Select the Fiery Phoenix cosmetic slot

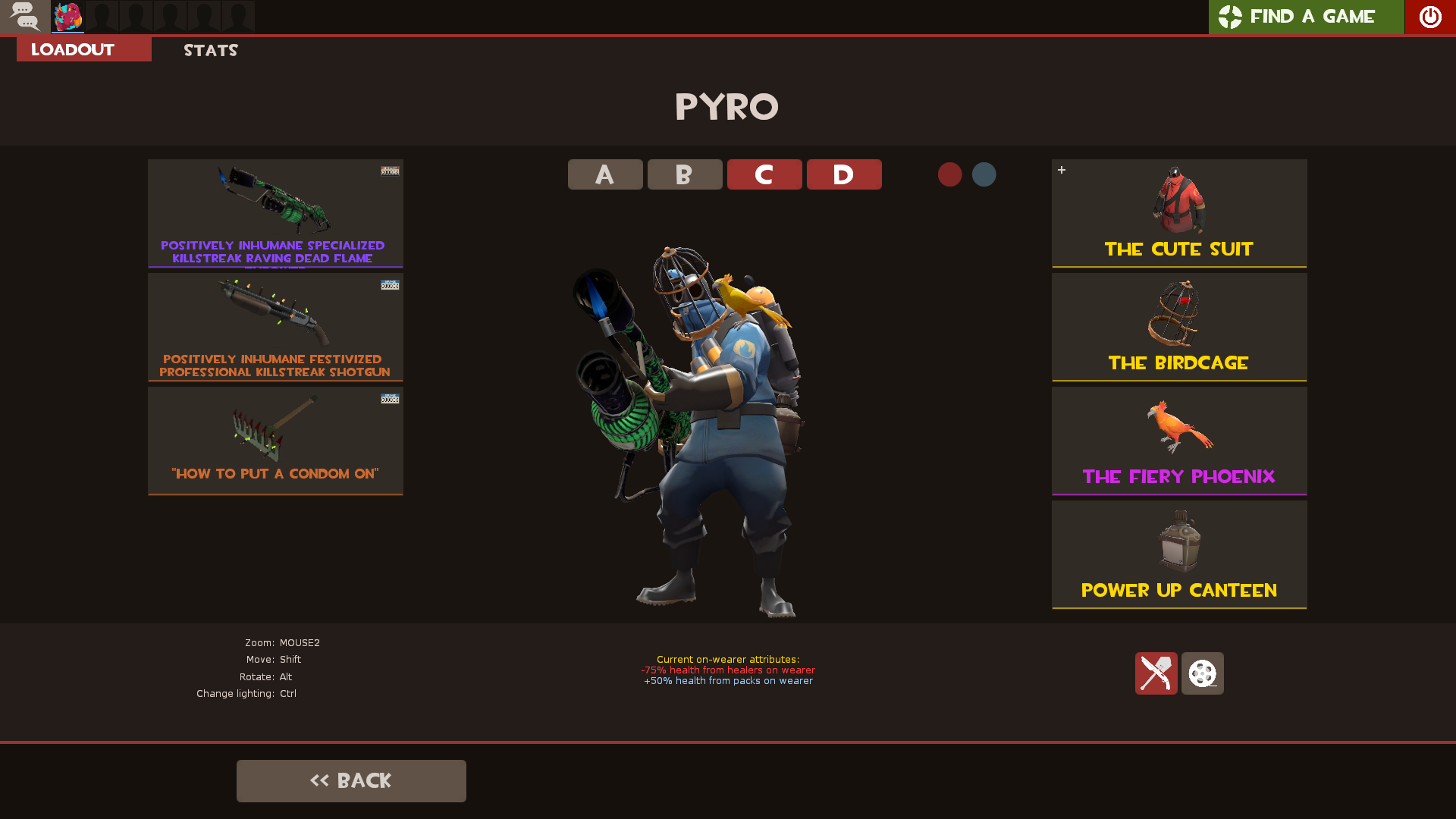pos(1178,440)
